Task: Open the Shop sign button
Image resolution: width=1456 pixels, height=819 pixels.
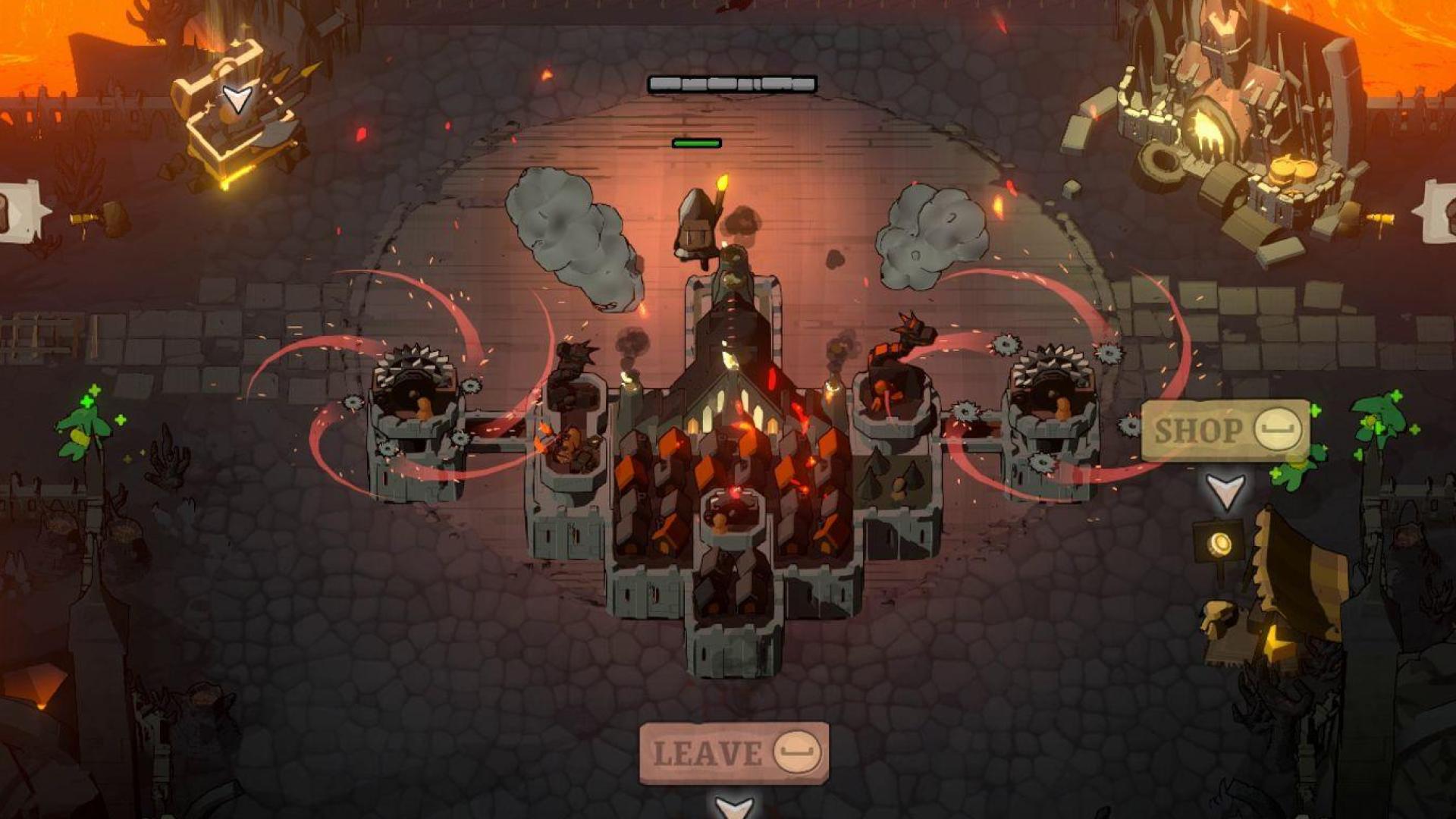Action: [1225, 431]
